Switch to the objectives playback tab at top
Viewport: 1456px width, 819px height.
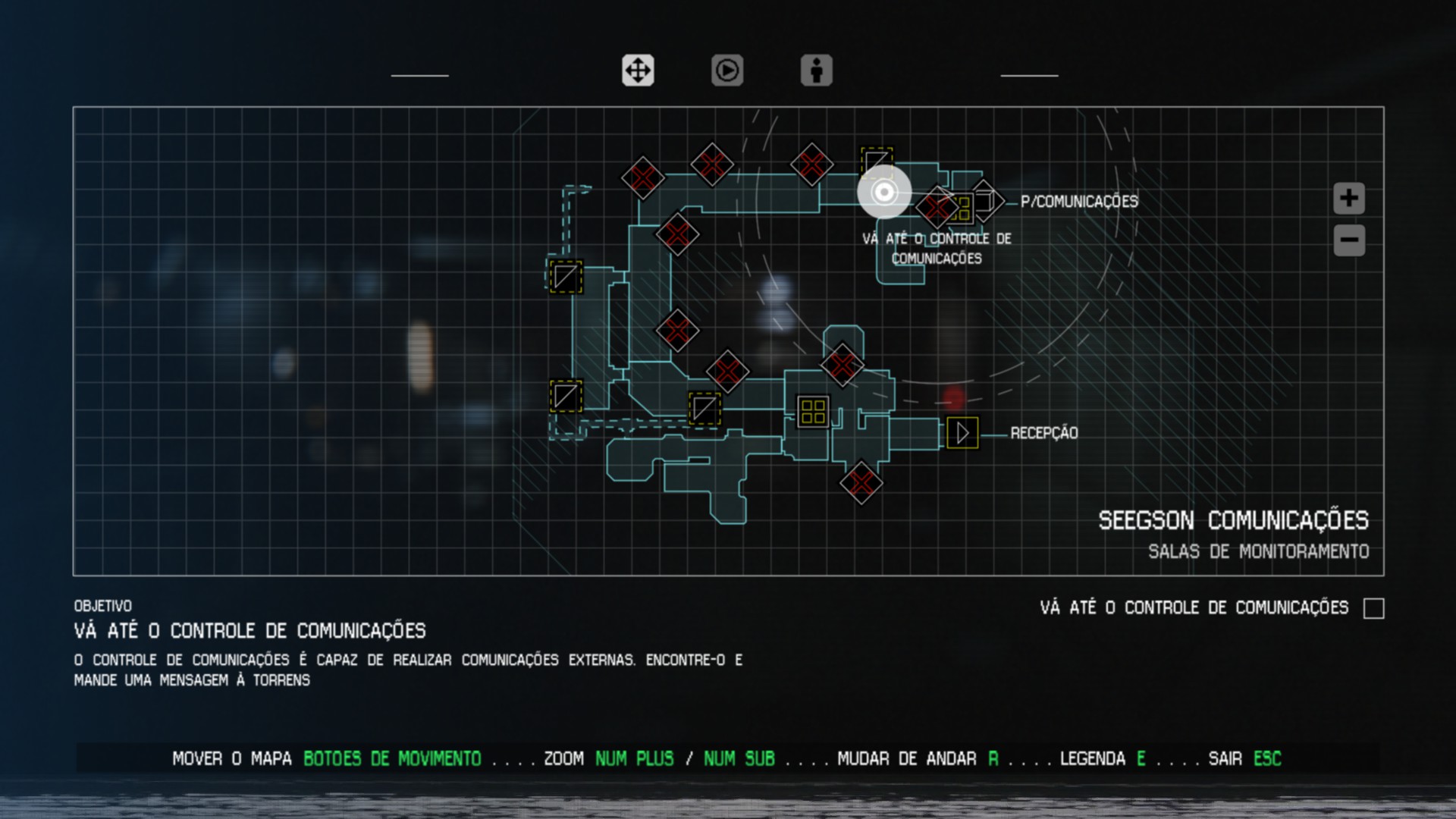pos(727,71)
